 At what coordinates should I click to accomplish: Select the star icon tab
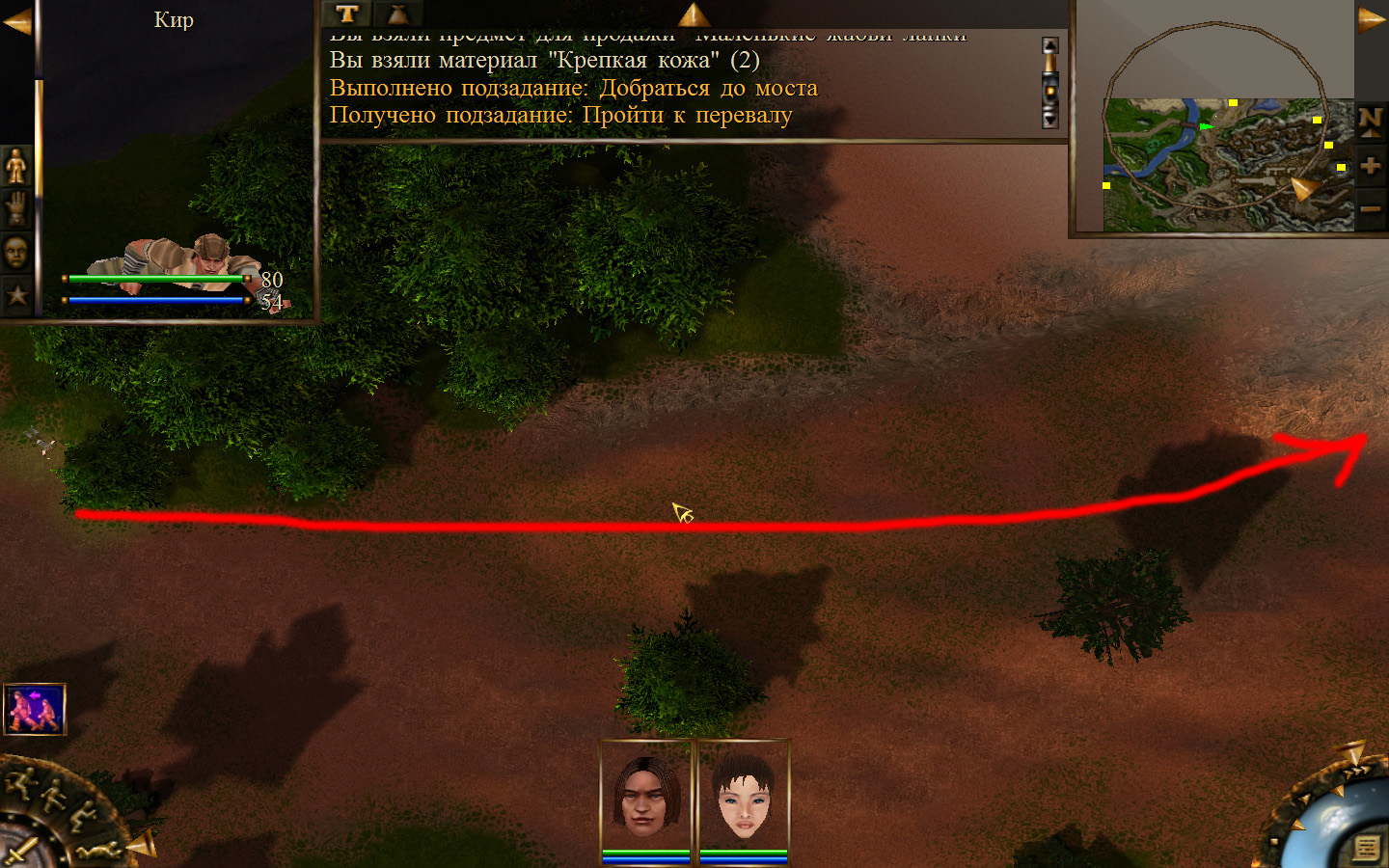(16, 295)
